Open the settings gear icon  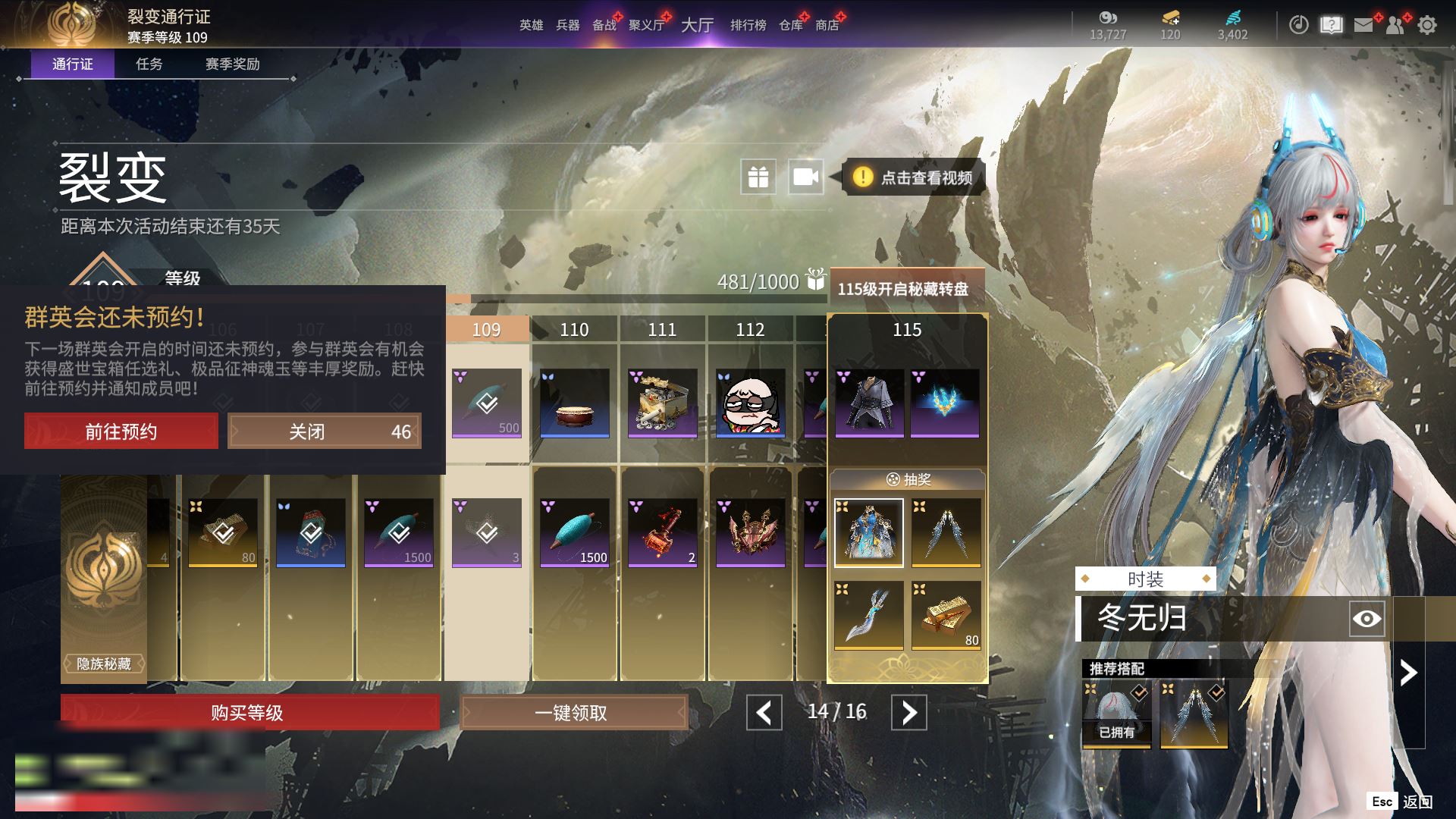pos(1427,25)
